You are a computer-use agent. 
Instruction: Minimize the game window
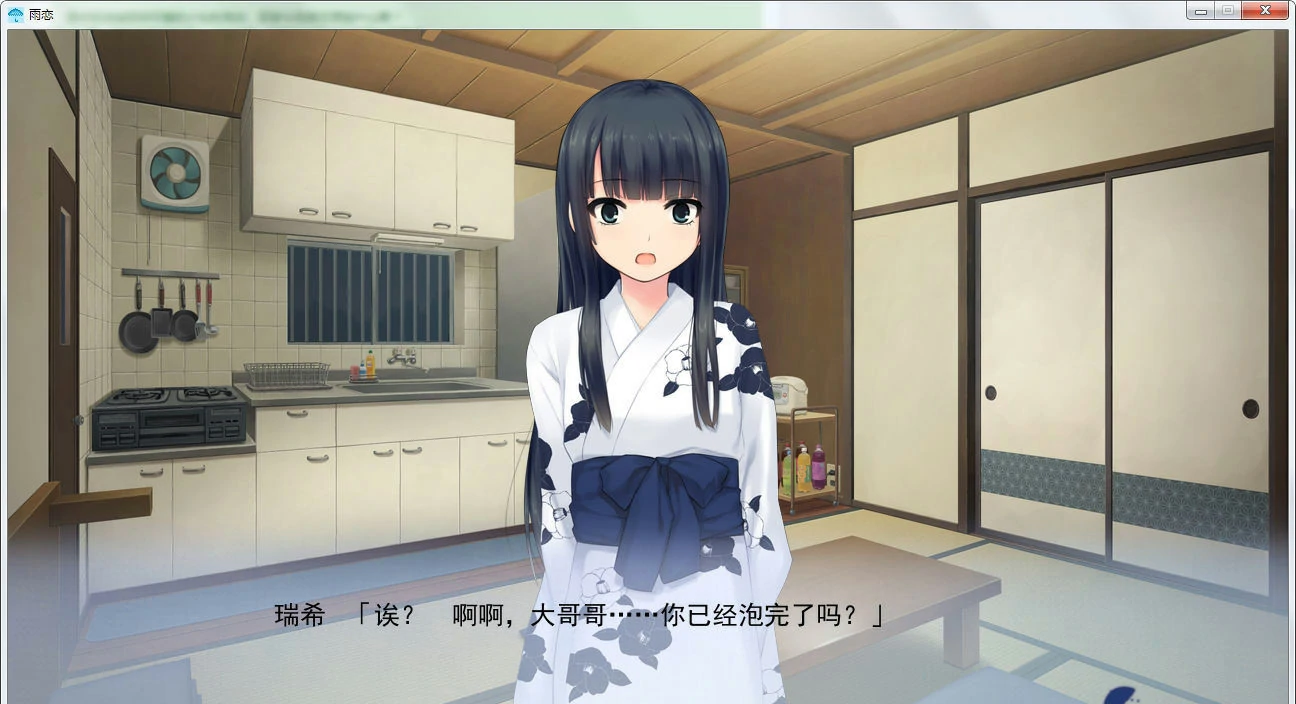[x=1200, y=11]
